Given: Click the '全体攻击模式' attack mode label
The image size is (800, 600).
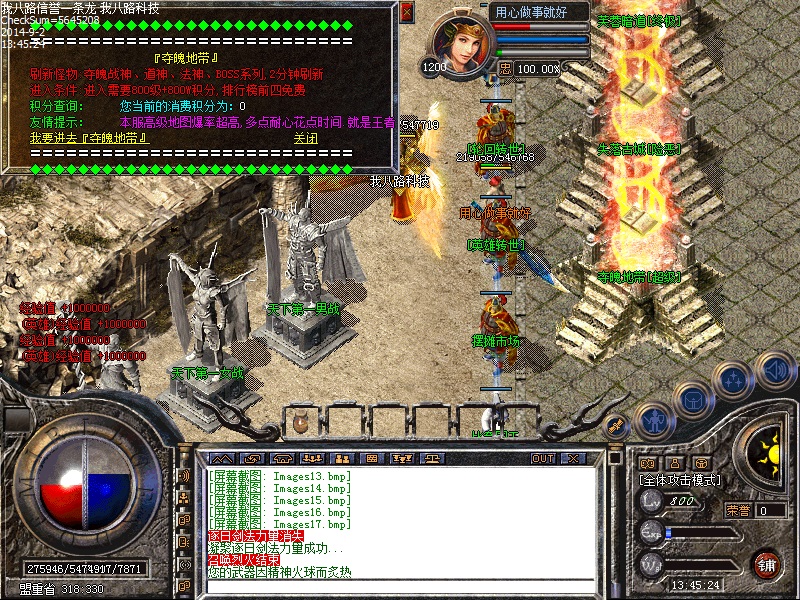Looking at the screenshot, I should [x=678, y=480].
